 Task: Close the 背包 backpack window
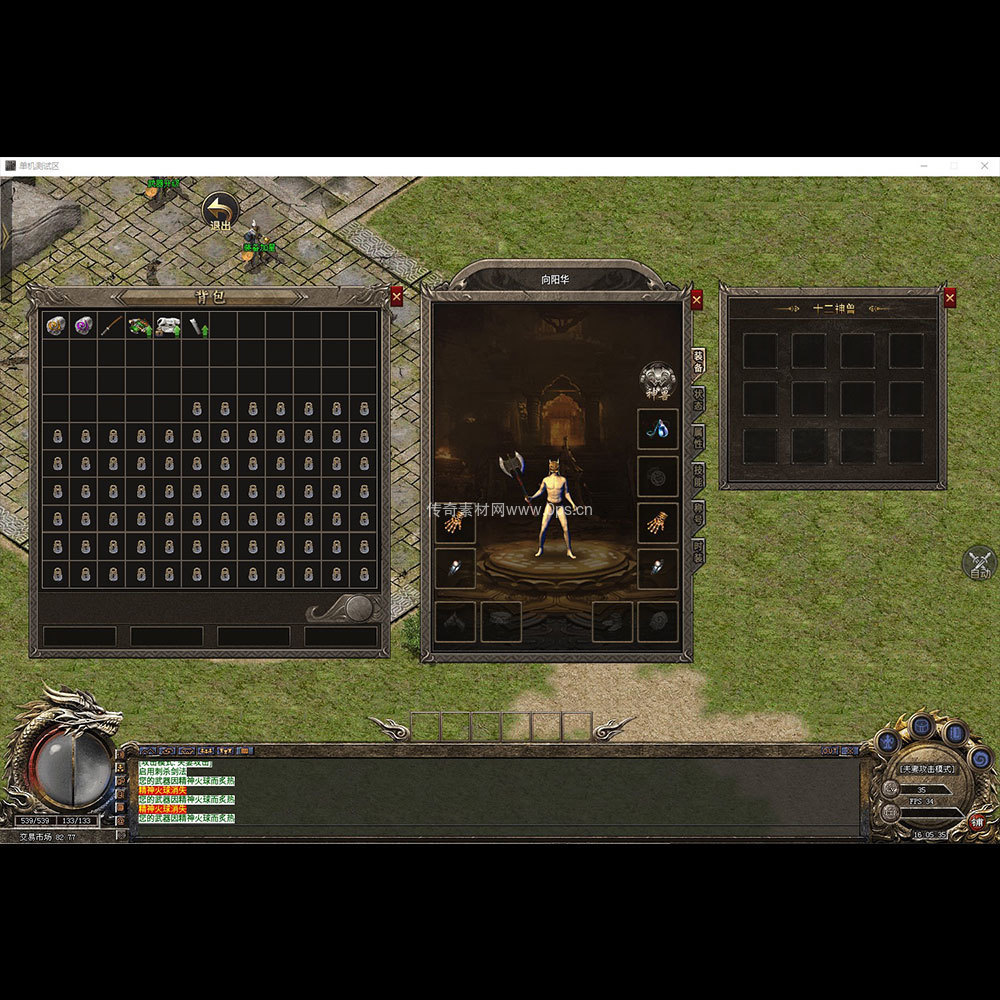point(397,296)
